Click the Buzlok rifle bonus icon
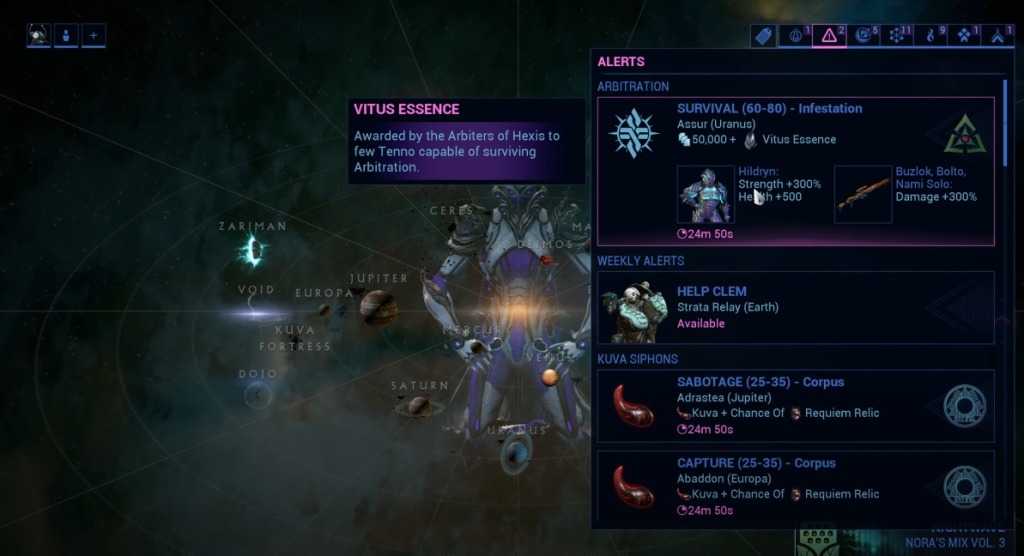 point(862,194)
